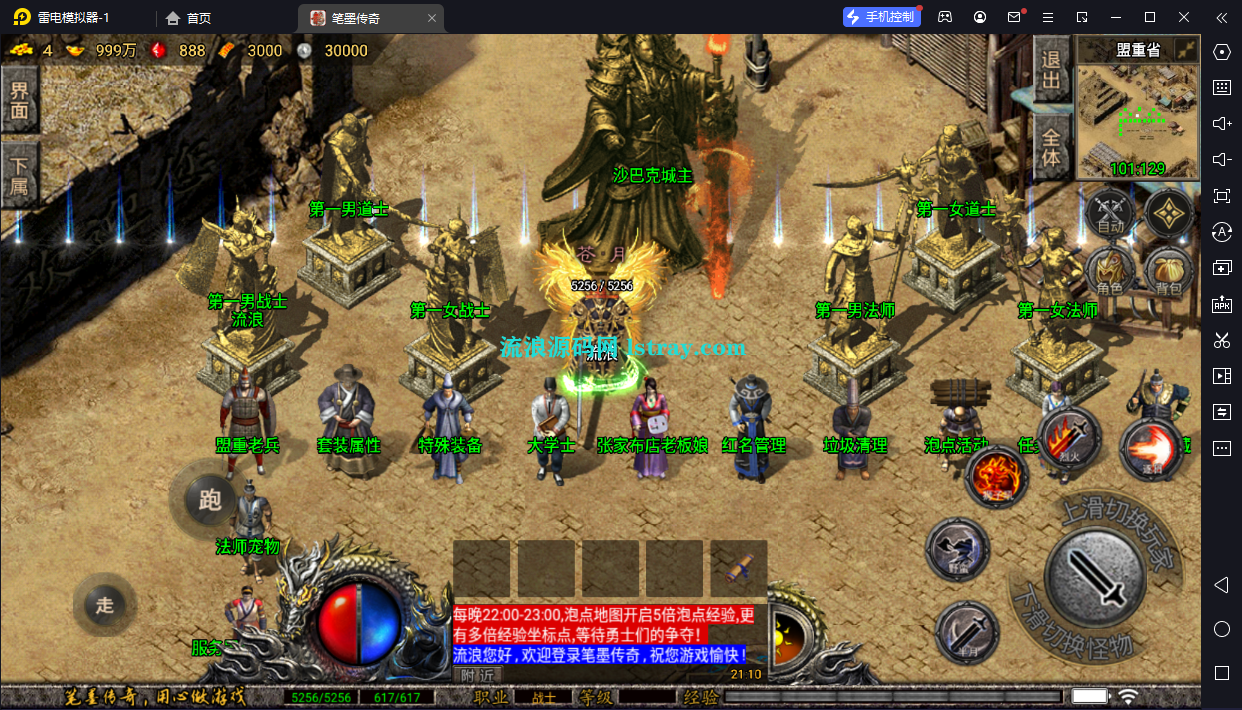This screenshot has height=710, width=1242.
Task: Open the 角色 character sheet
Action: pos(1110,273)
